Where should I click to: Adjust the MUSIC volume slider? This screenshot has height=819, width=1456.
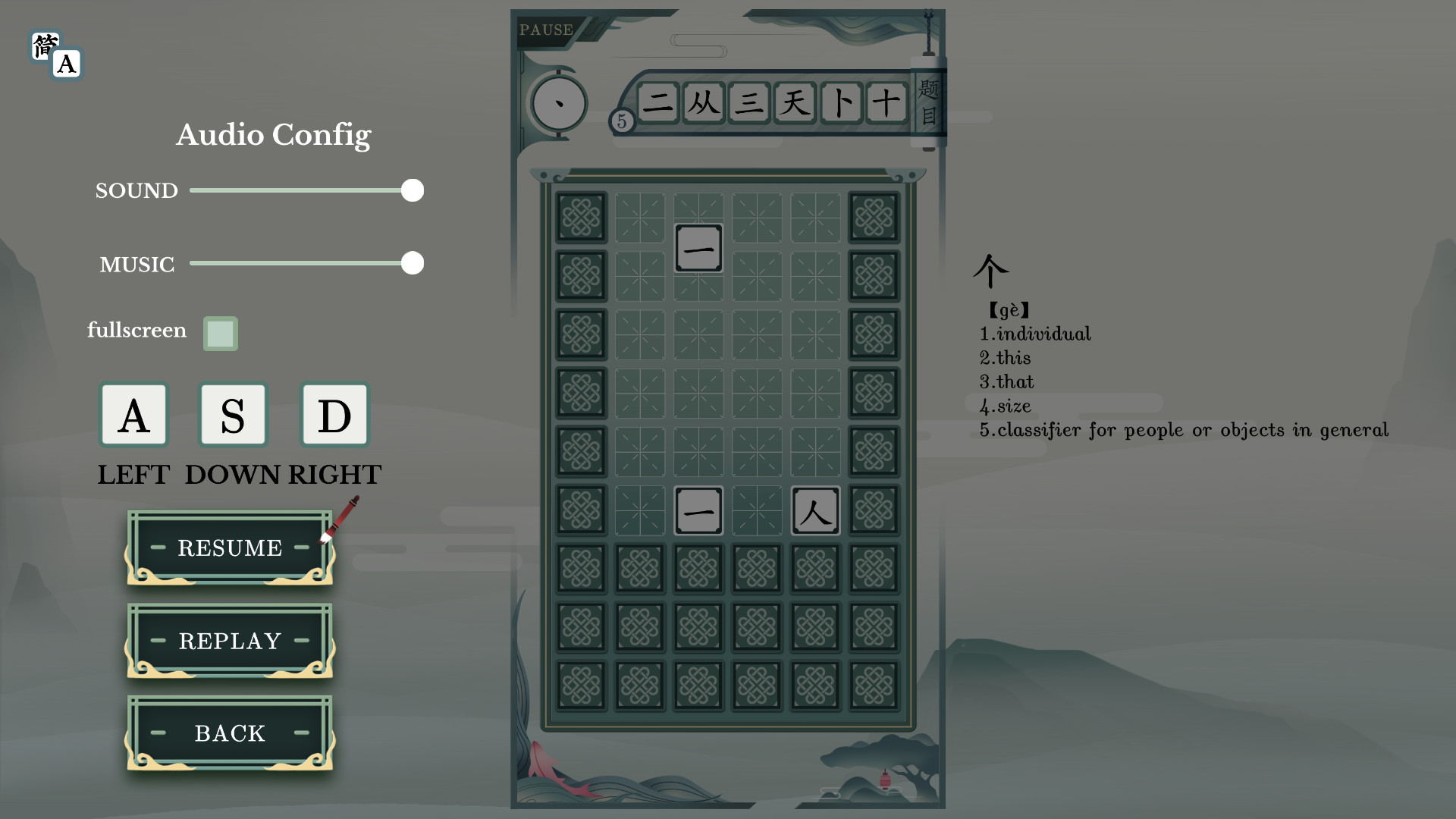(x=412, y=263)
